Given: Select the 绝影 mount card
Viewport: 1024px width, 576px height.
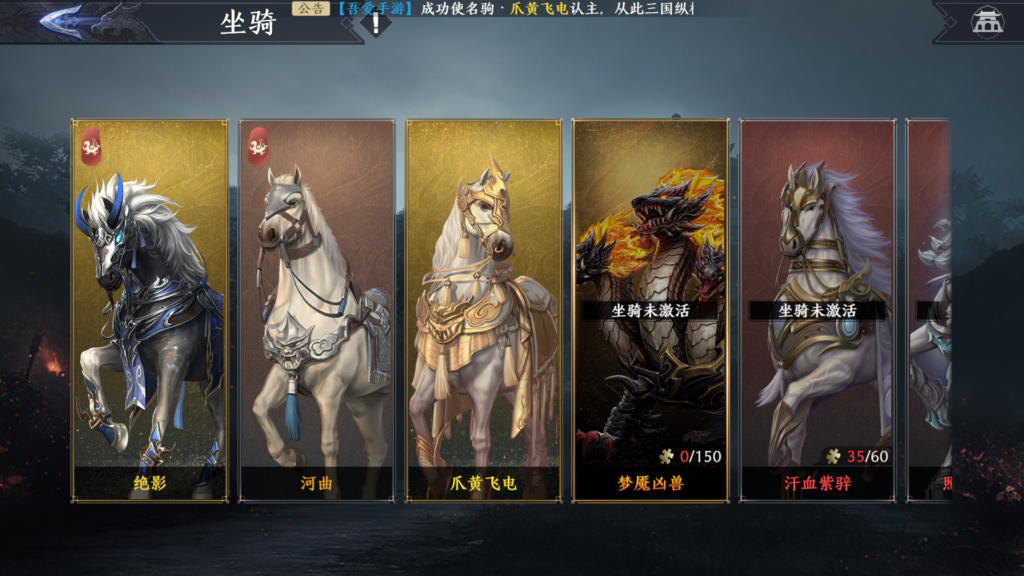Looking at the screenshot, I should (x=150, y=310).
